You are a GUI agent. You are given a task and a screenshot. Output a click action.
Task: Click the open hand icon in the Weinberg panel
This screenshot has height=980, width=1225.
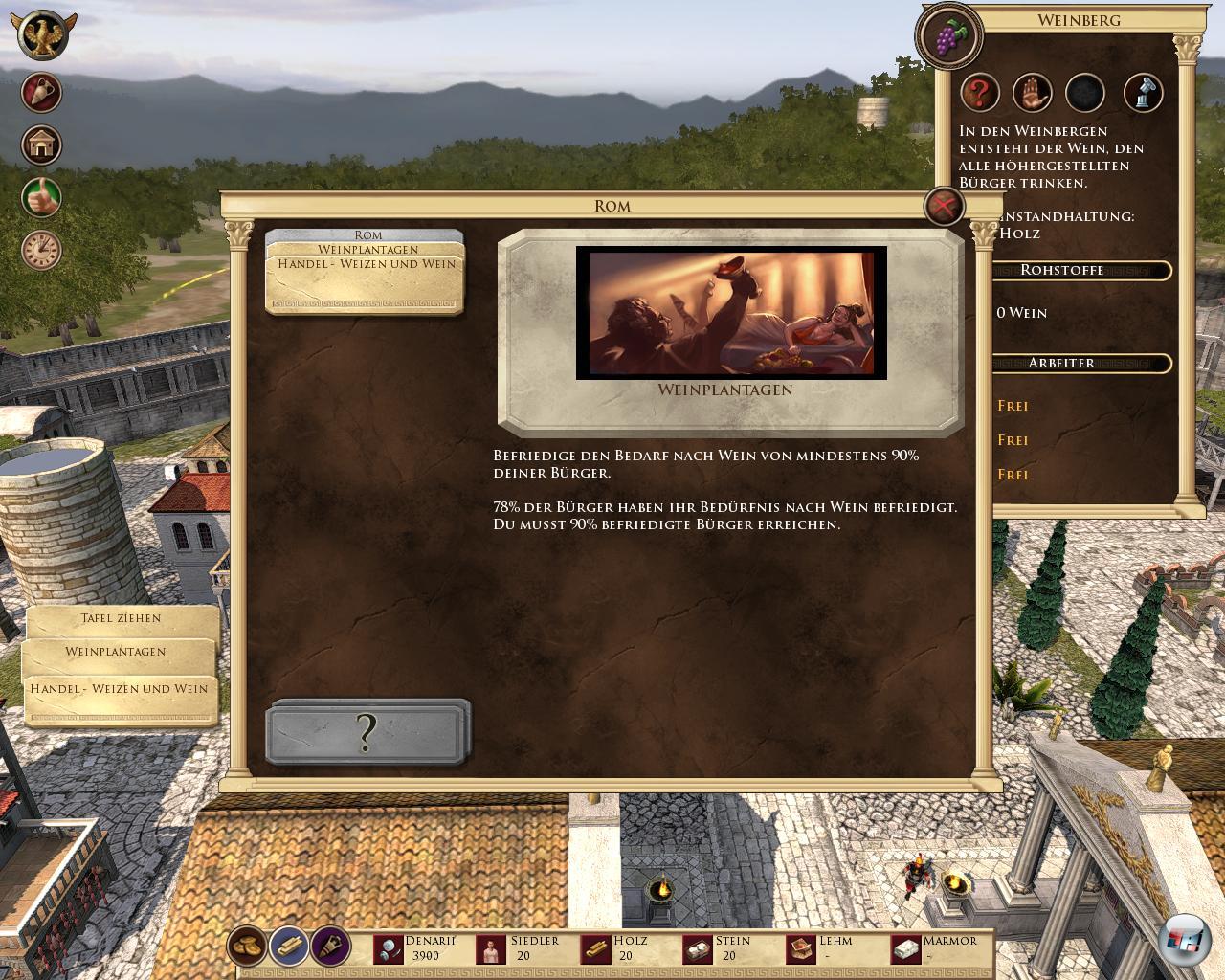(1033, 93)
